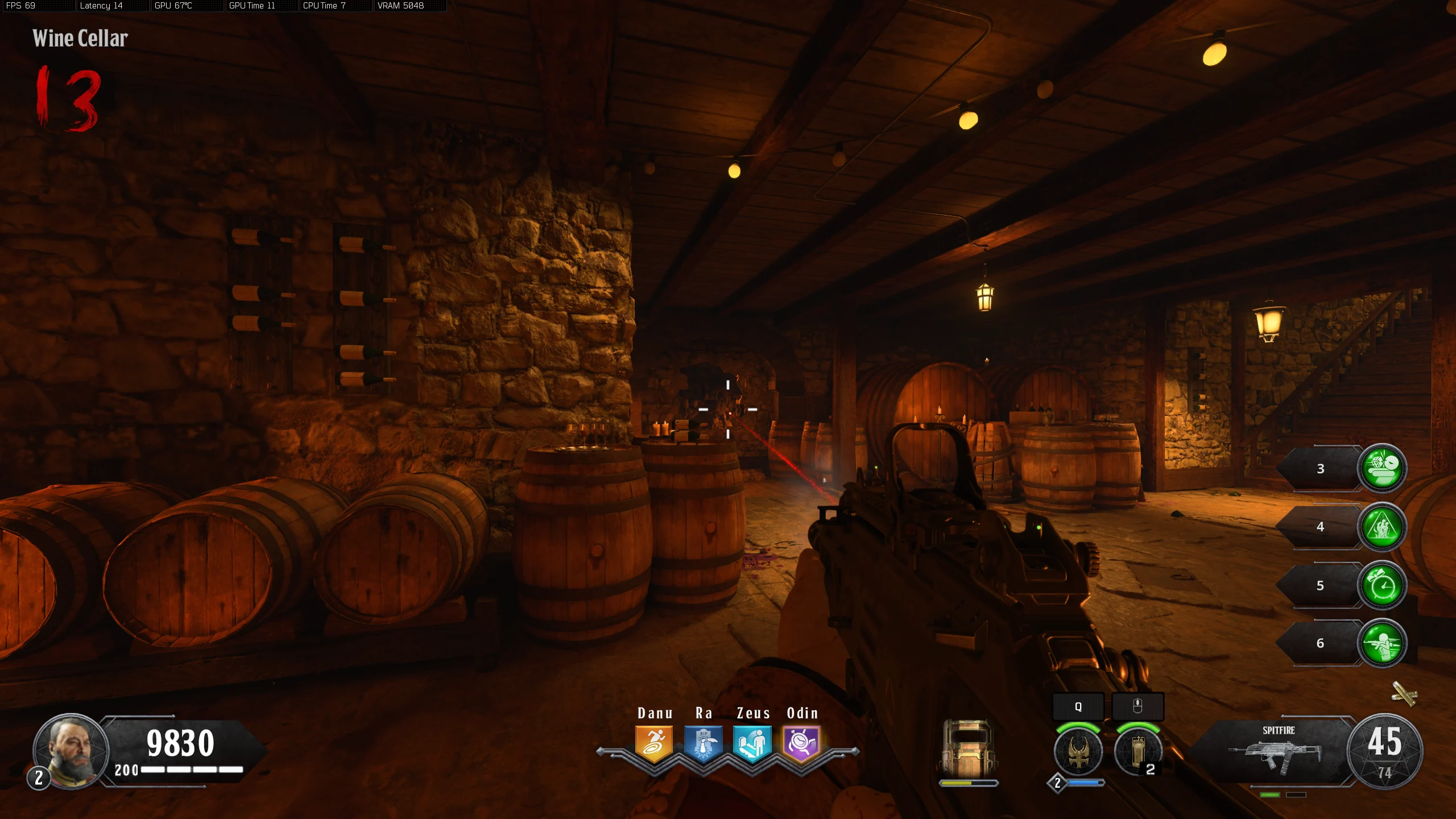Select the Ra perk icon
Viewport: 1456px width, 819px height.
click(x=704, y=742)
